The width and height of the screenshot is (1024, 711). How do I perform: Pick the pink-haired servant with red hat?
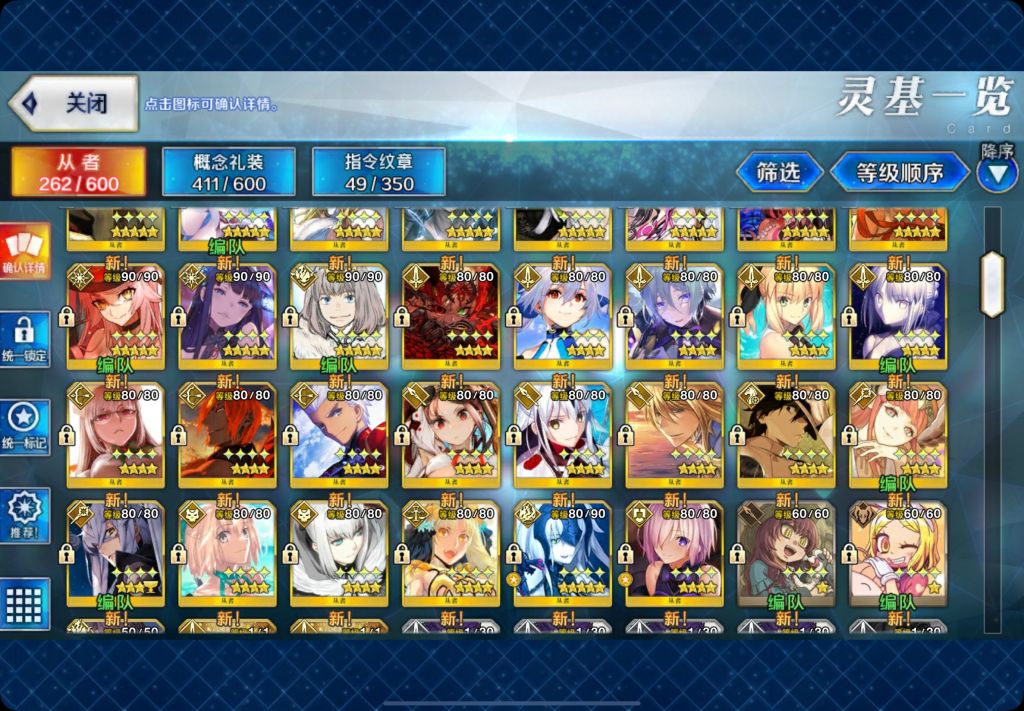[115, 312]
